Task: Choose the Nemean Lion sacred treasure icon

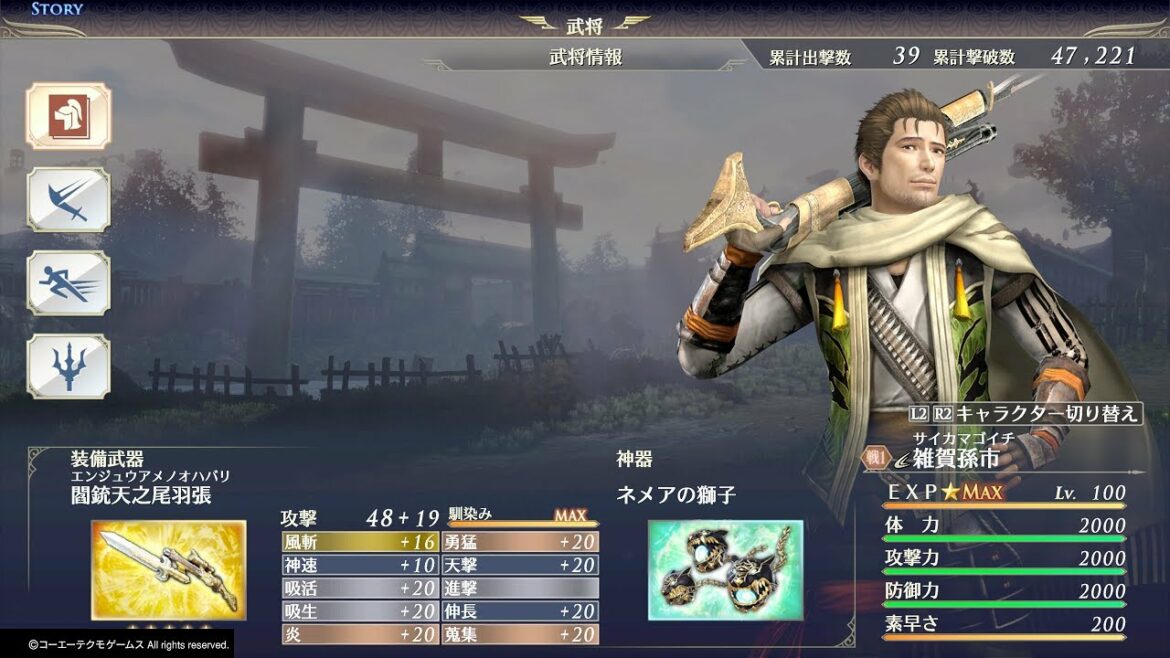Action: [725, 569]
